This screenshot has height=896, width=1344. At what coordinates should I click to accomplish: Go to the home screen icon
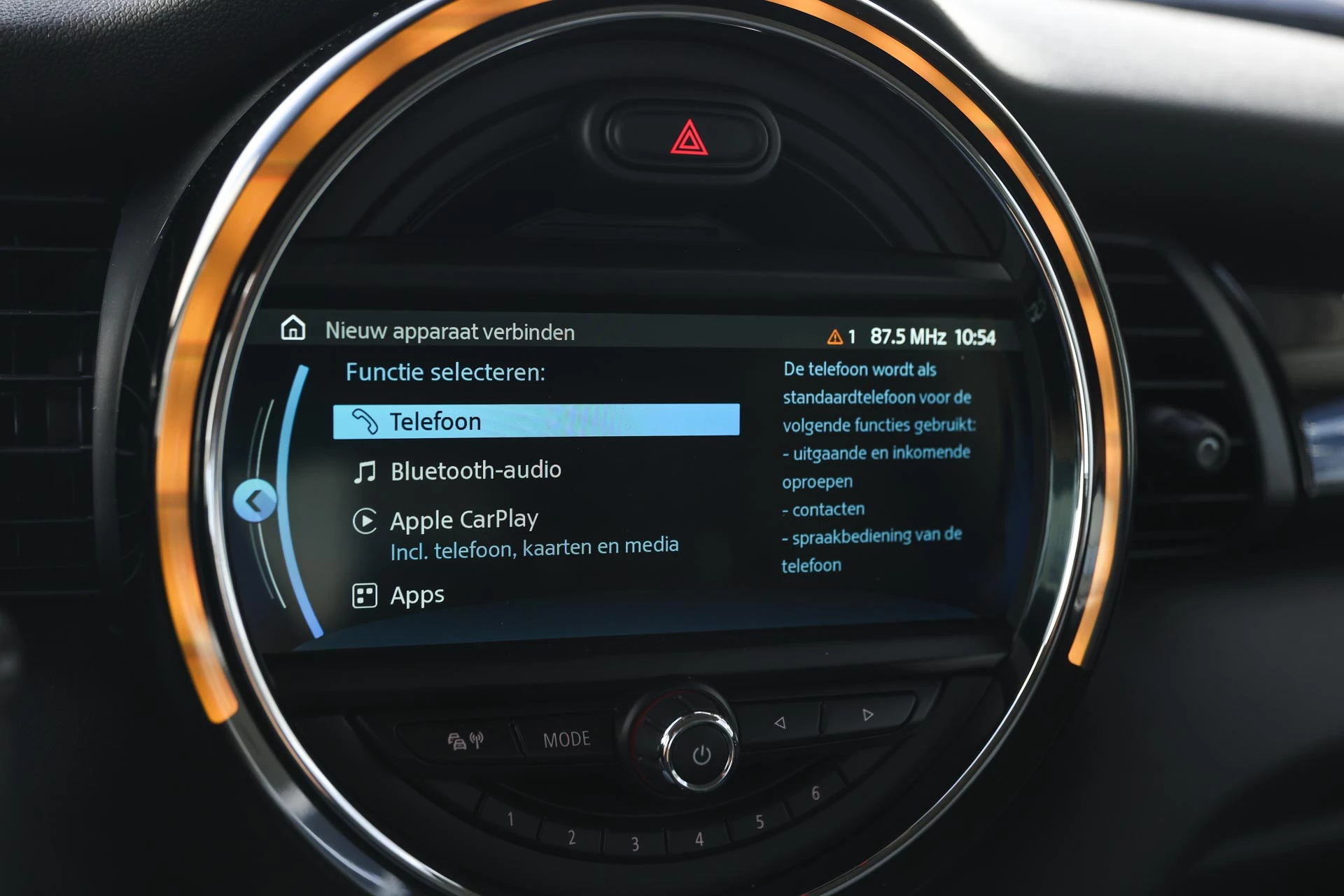pos(293,328)
